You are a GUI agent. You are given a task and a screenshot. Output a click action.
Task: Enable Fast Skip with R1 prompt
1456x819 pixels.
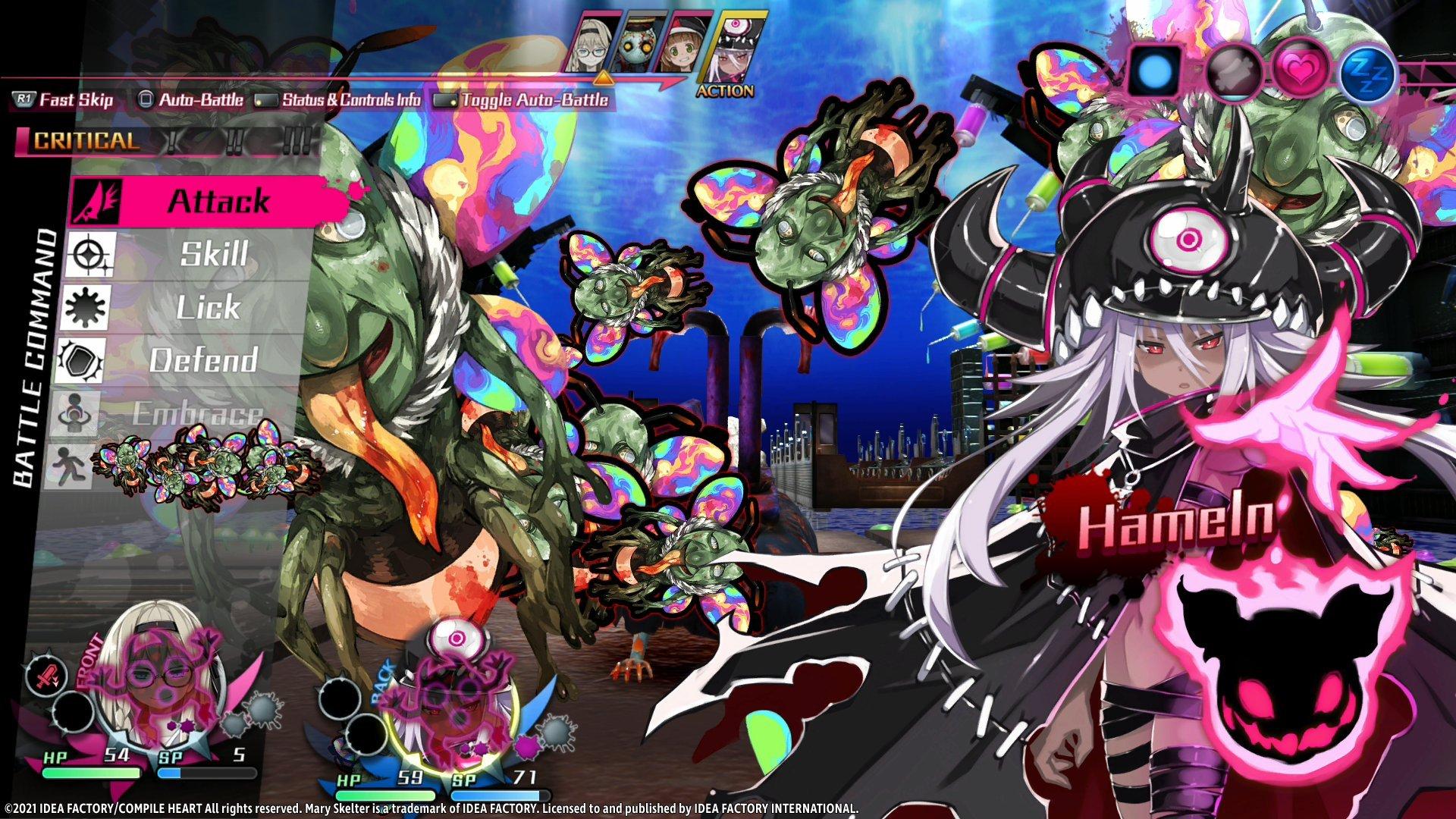pyautogui.click(x=64, y=99)
